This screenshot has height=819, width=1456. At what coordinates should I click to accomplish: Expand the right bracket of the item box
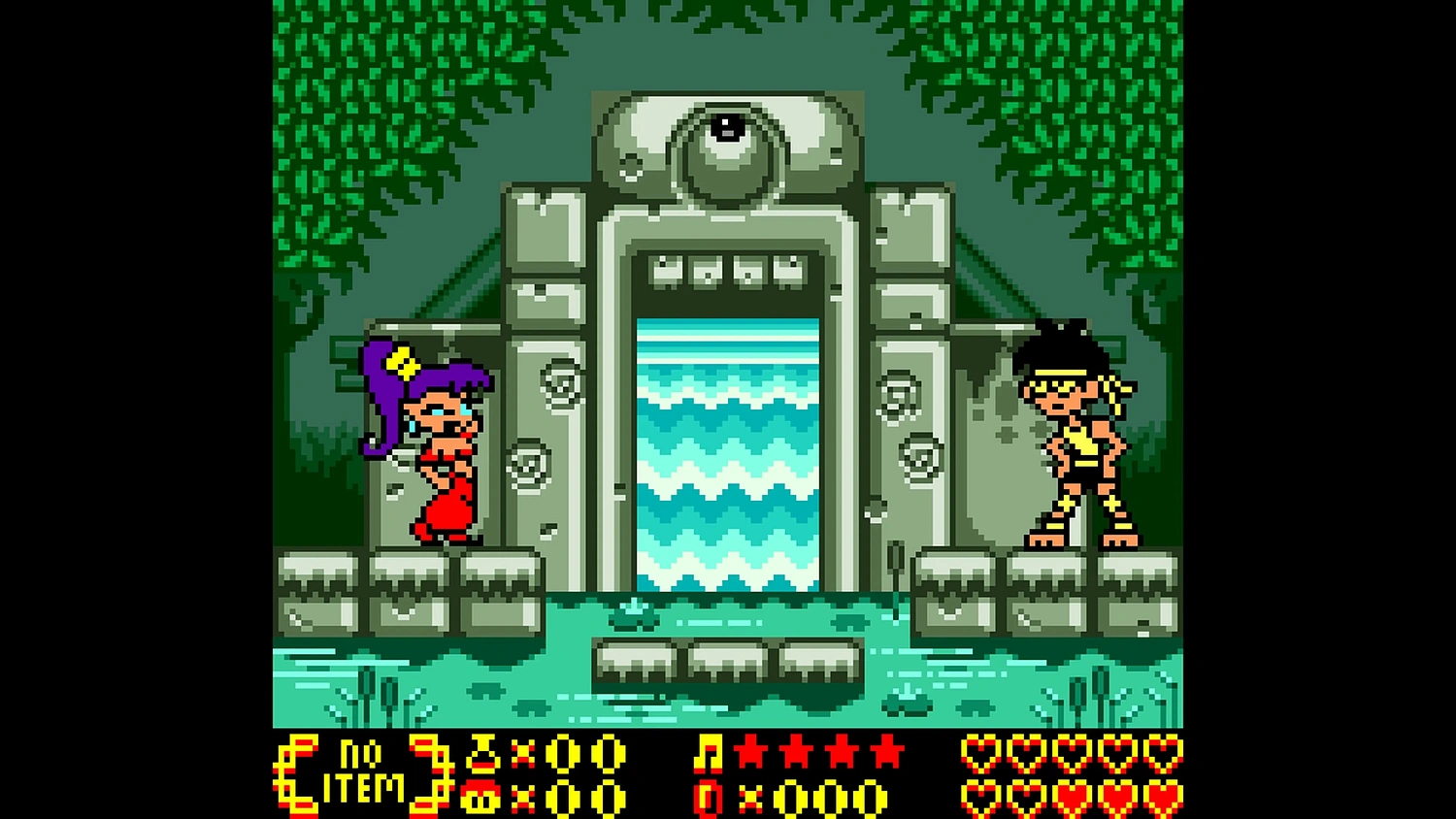coord(432,773)
